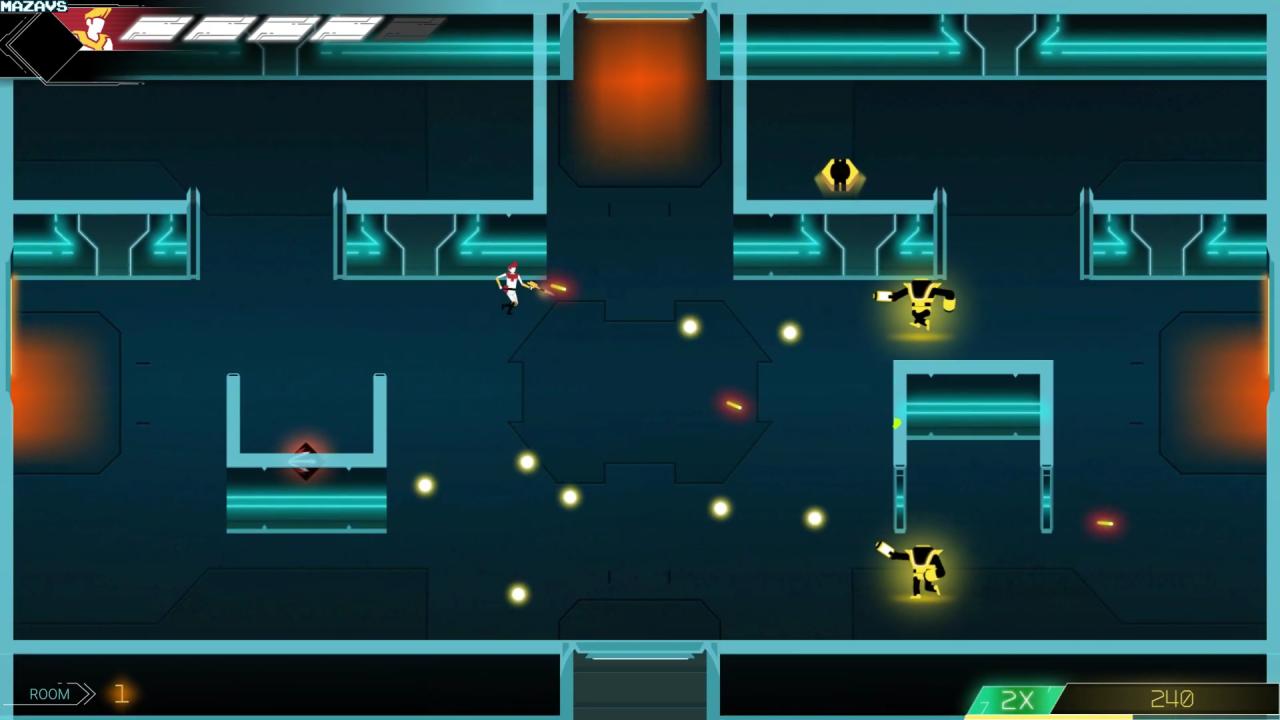Click the yellow robot enemy near the top wall
Image resolution: width=1280 pixels, height=720 pixels.
click(x=840, y=173)
